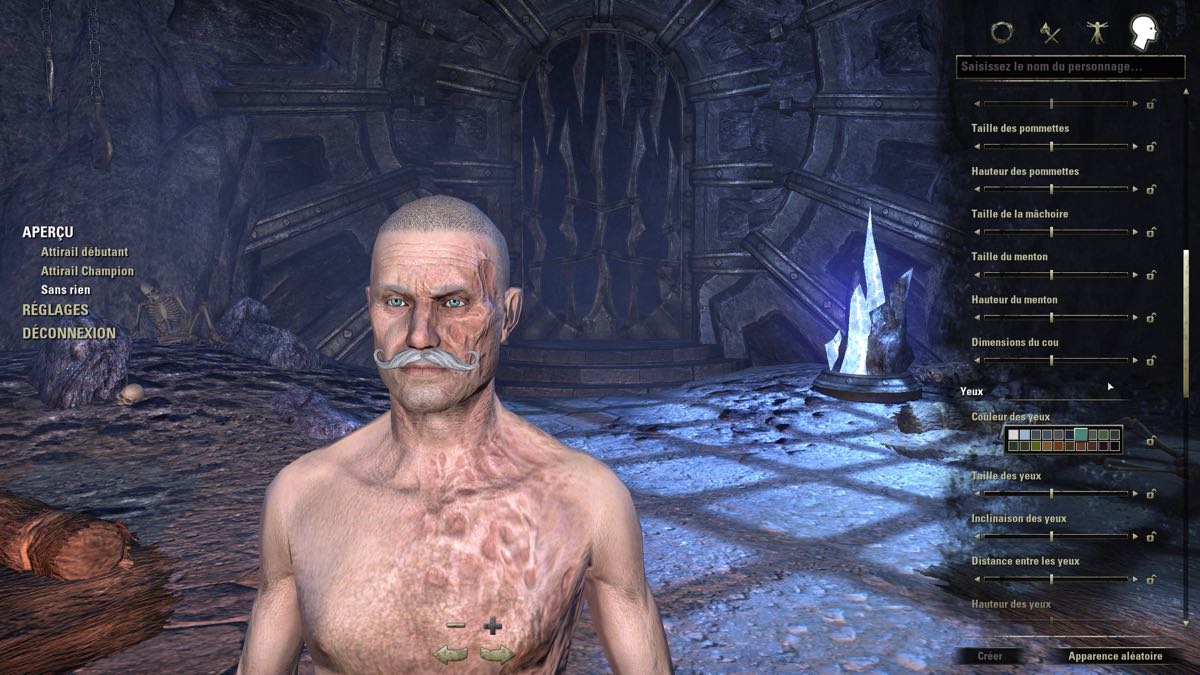Select the head profile face tab
1200x675 pixels.
click(x=1143, y=32)
